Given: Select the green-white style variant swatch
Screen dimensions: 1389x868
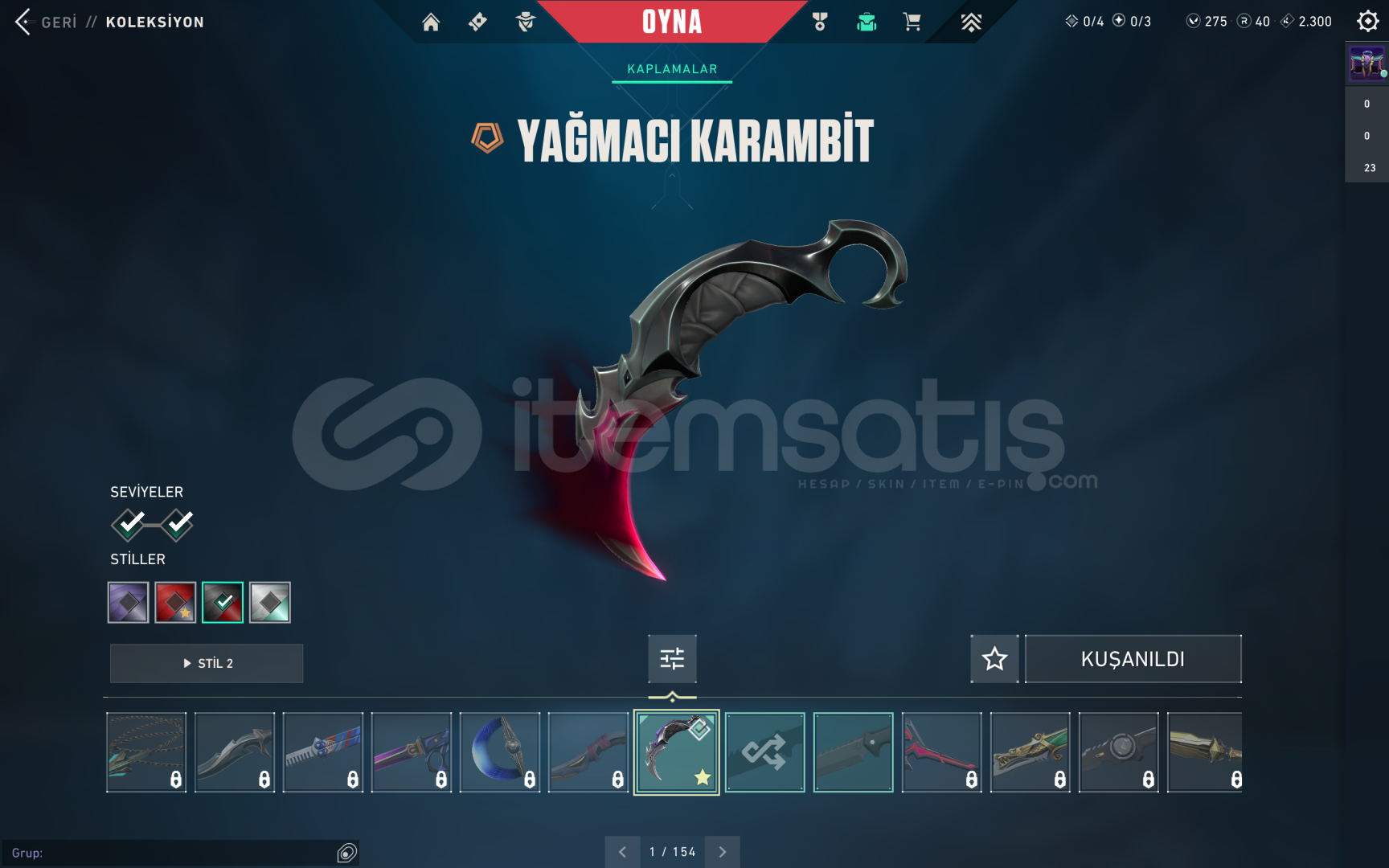Looking at the screenshot, I should [269, 601].
